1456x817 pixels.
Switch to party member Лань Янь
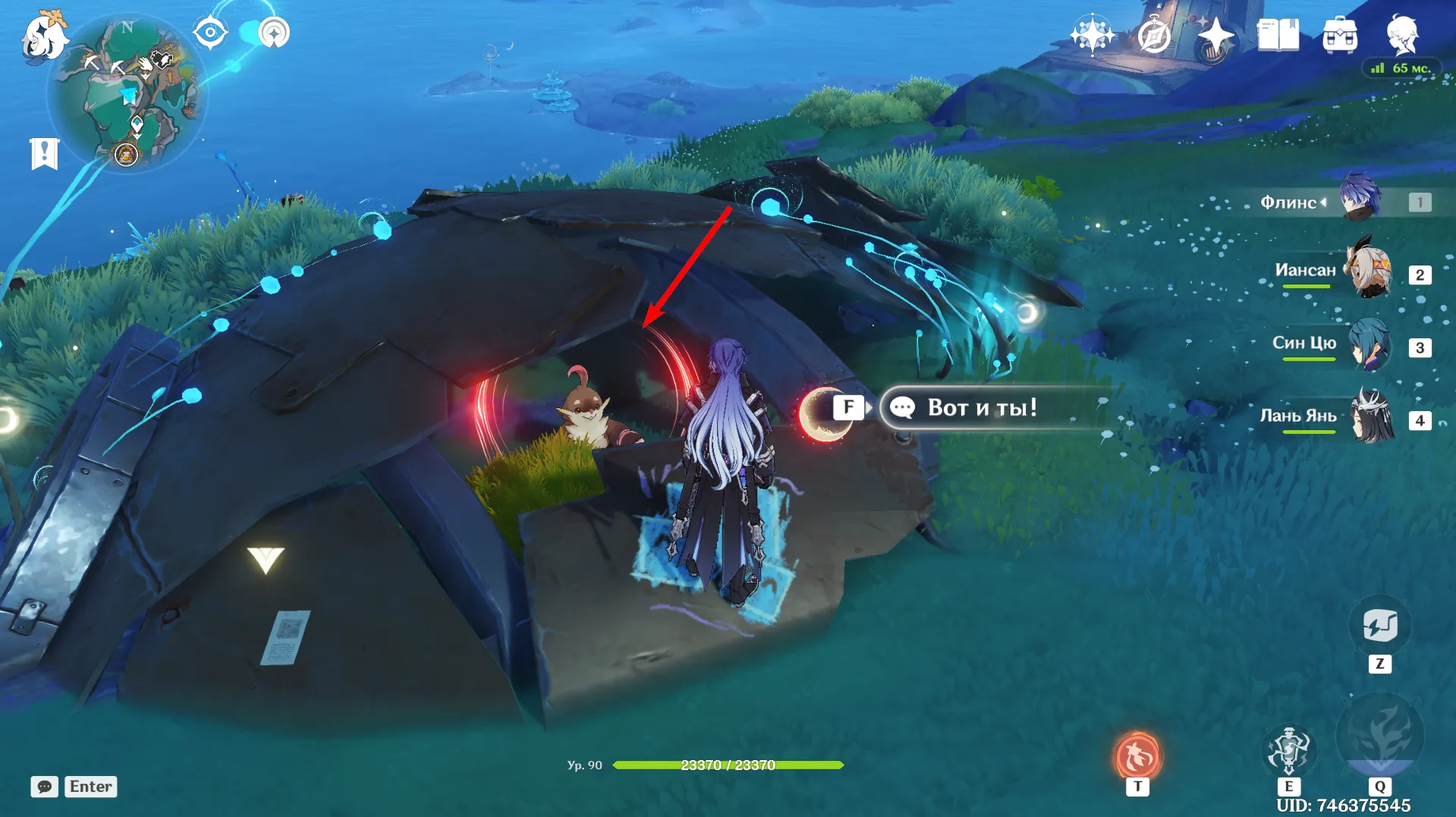tap(1370, 417)
